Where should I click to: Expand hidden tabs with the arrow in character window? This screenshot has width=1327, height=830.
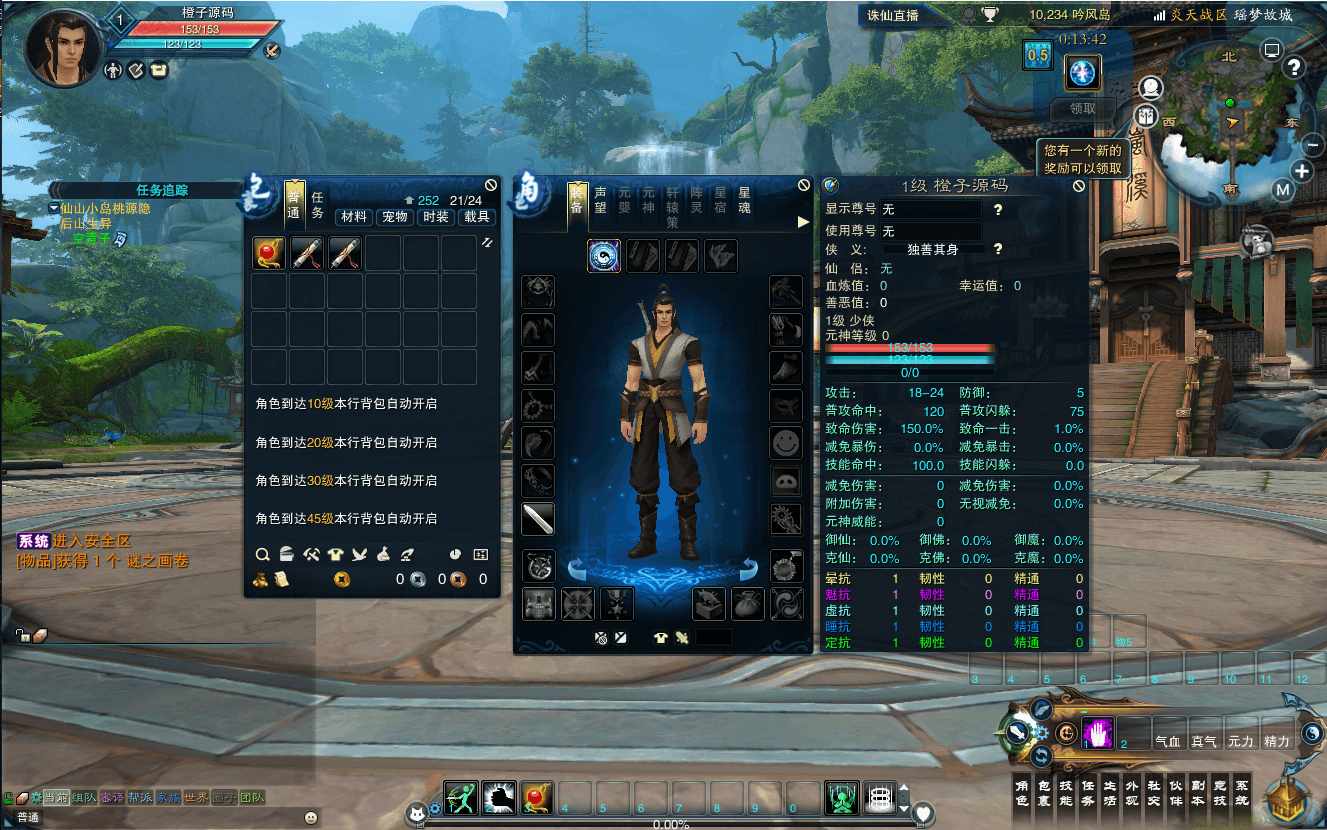coord(804,222)
